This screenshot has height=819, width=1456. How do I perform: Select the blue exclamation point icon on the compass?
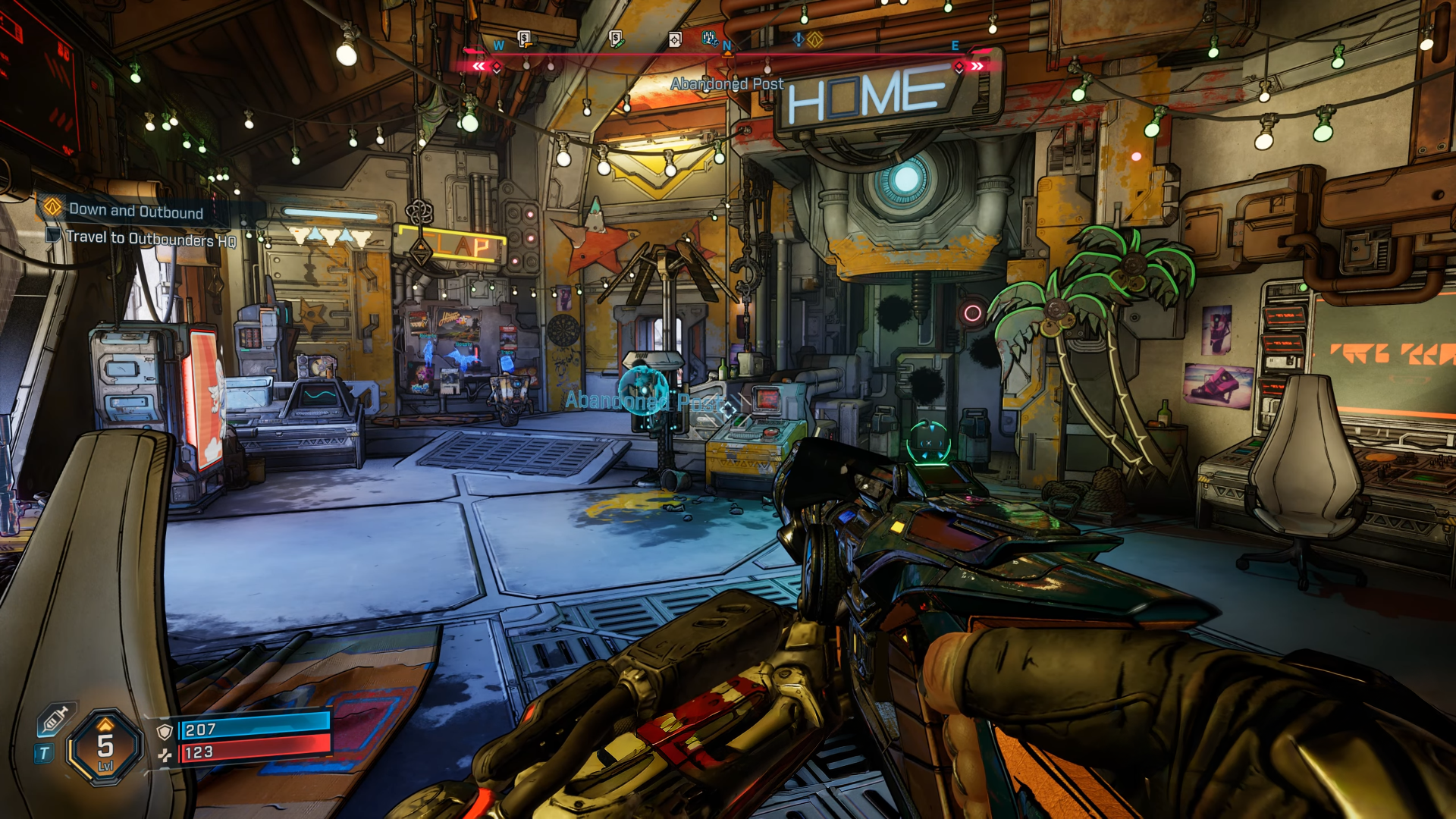[x=798, y=40]
